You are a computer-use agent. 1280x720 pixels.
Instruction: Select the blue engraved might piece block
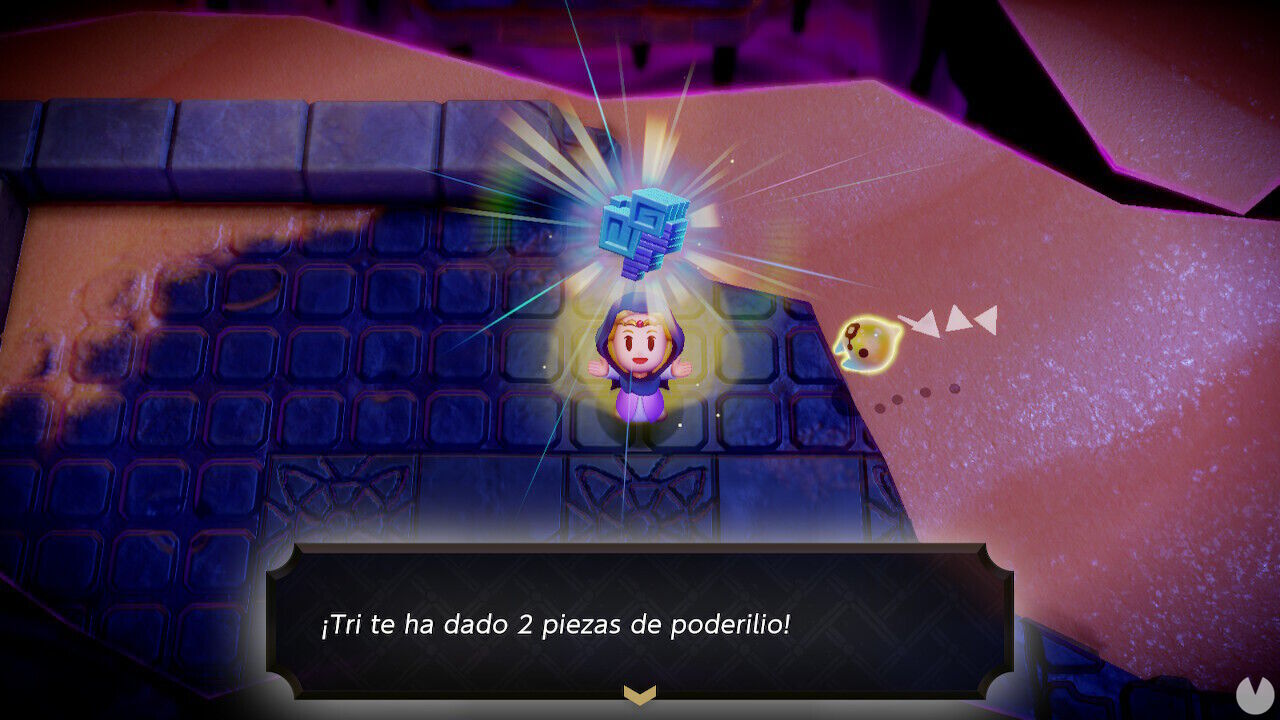coord(645,225)
